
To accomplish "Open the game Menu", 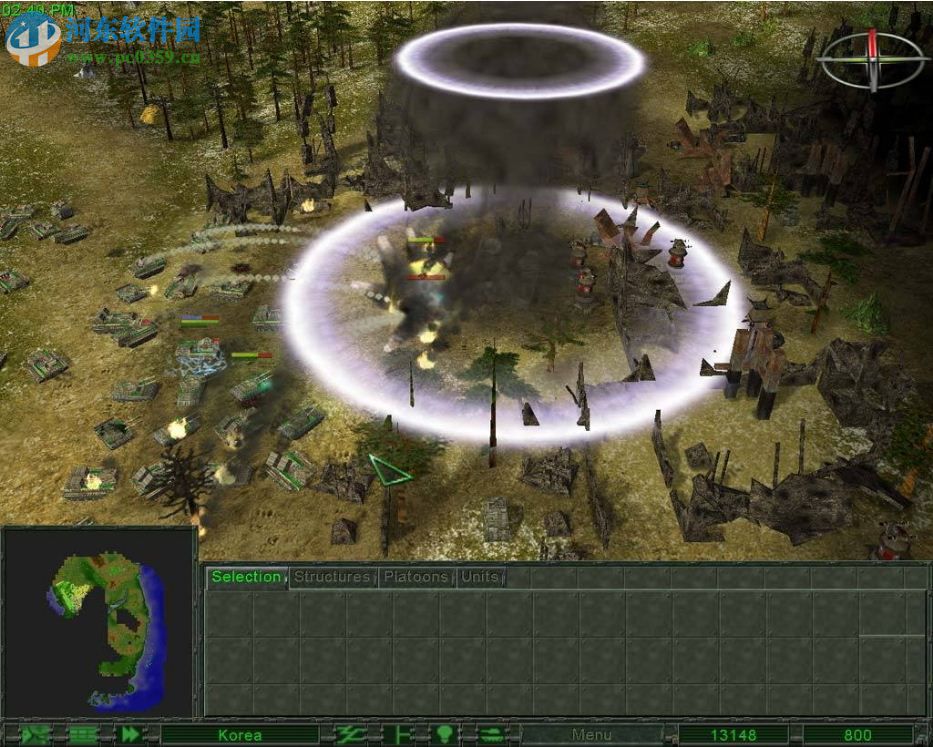I will [591, 735].
